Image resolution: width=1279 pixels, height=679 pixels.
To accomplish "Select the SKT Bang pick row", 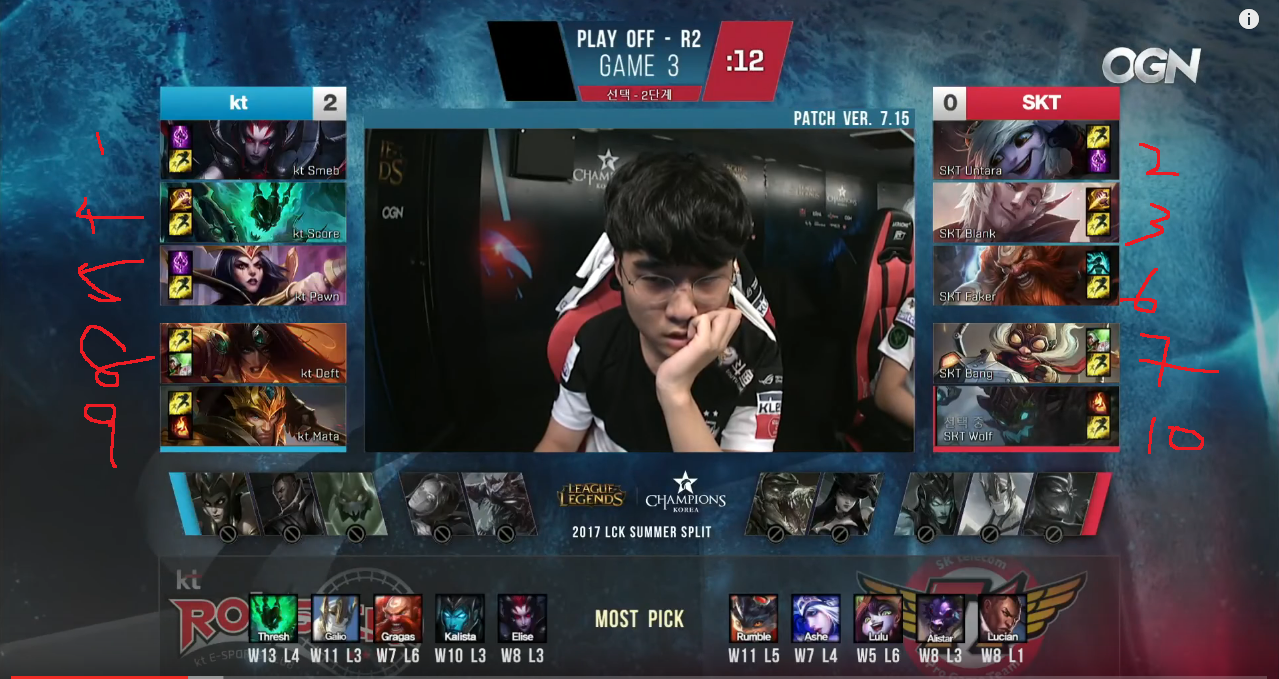I will pyautogui.click(x=1026, y=353).
